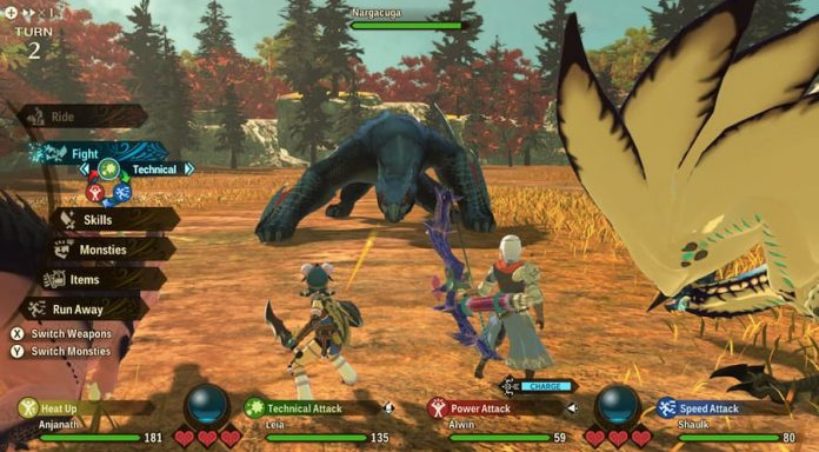Select the Ride command
819x452 pixels.
(62, 117)
